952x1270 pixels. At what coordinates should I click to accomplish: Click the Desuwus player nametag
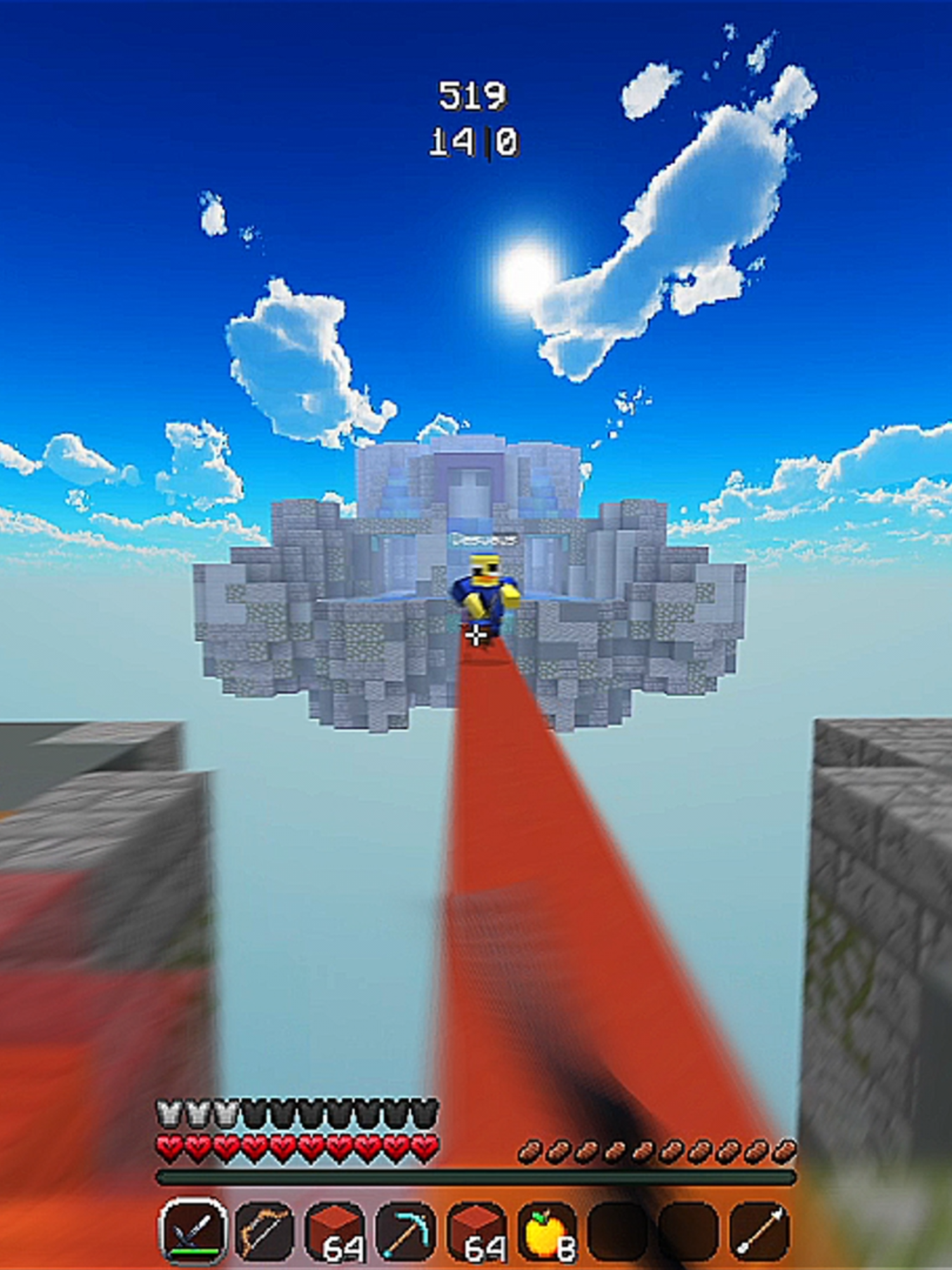pos(484,539)
